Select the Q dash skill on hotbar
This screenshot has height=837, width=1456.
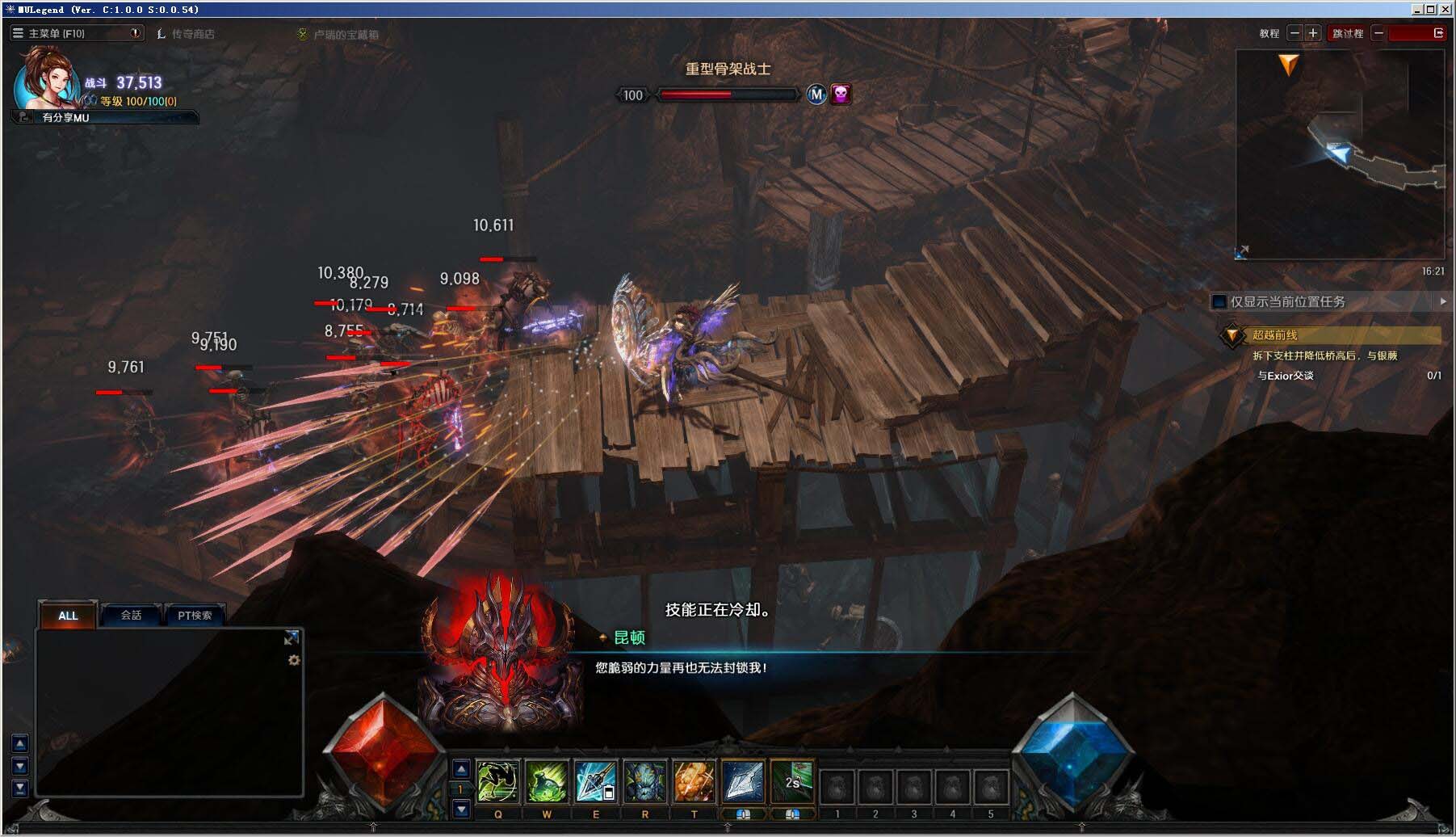click(x=497, y=780)
